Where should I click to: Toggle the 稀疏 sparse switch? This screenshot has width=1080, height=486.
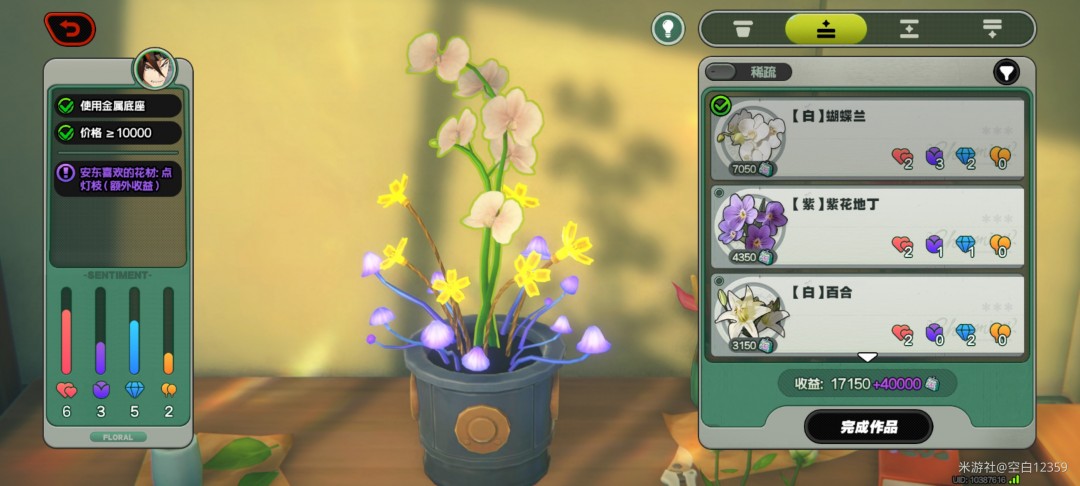748,72
